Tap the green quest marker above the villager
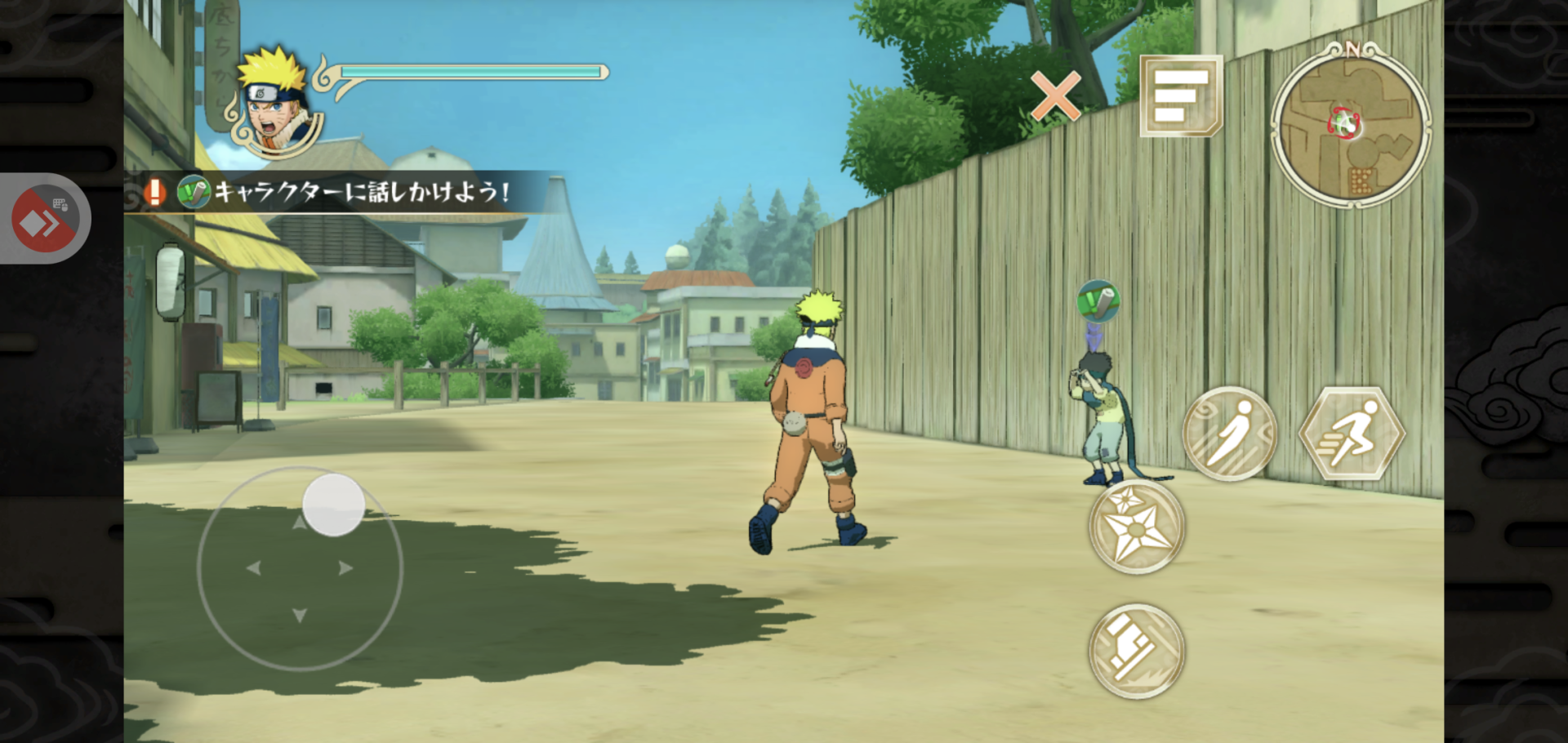 click(x=1098, y=301)
